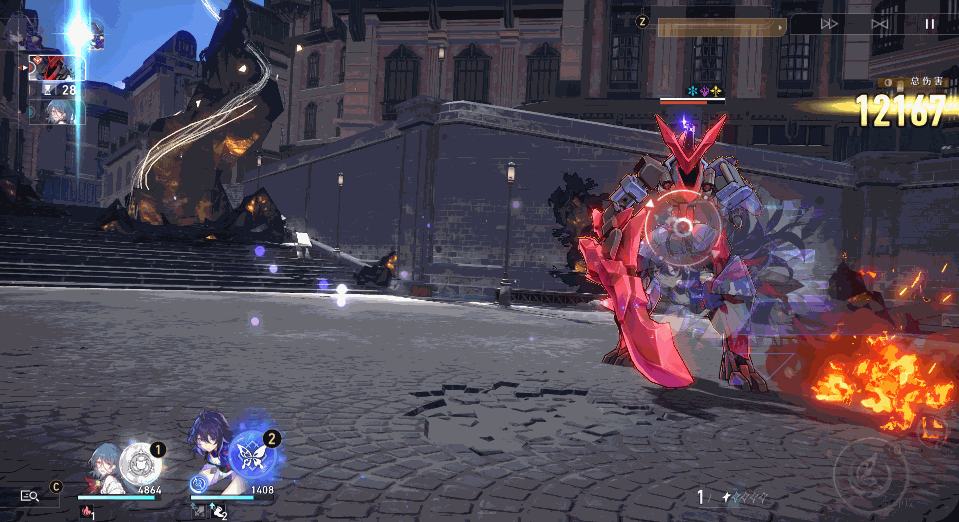Expand the golden bar at the top
Screen dimensions: 959x522
[x=720, y=28]
